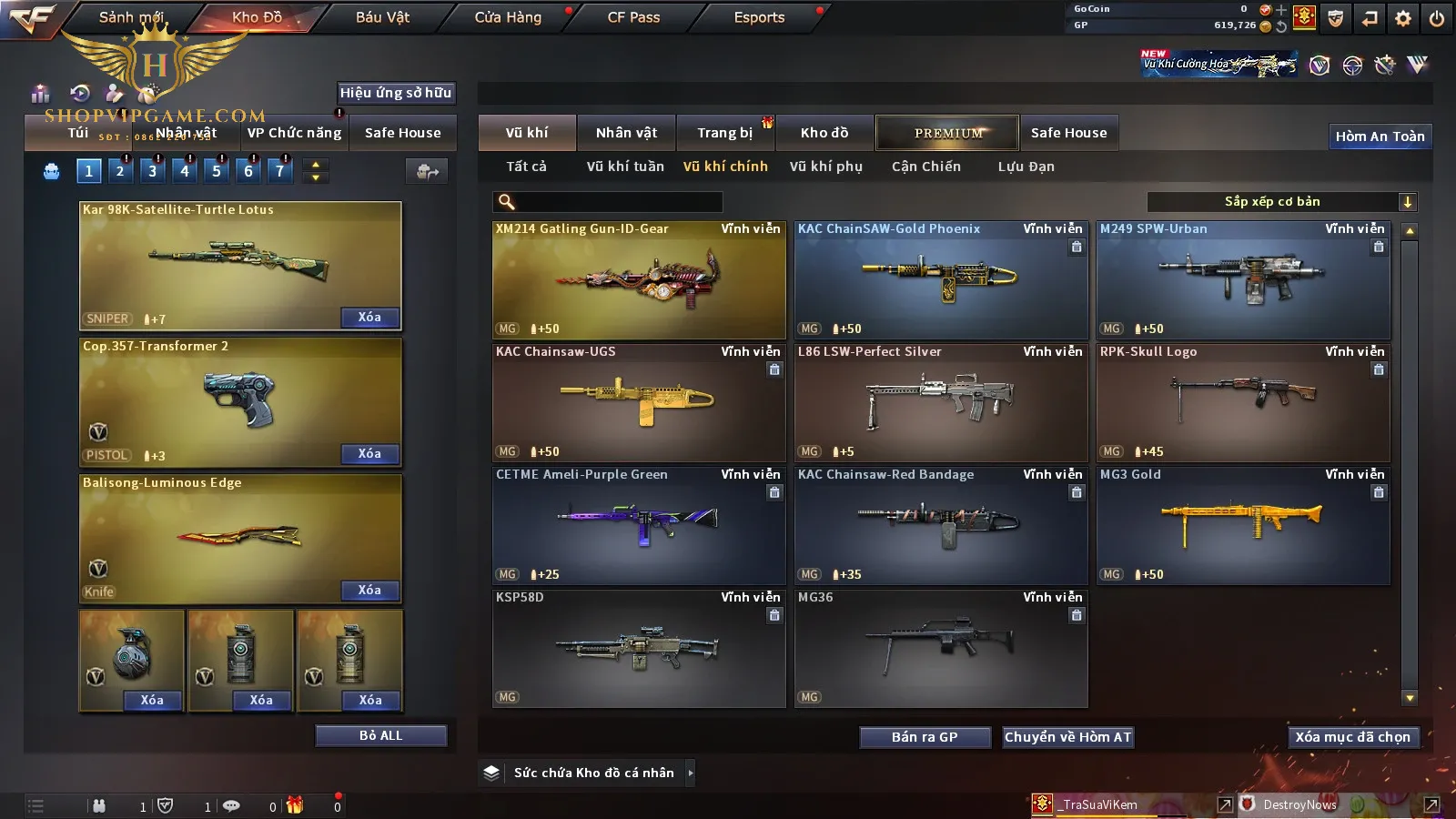Go to the CF Pass menu

633,17
